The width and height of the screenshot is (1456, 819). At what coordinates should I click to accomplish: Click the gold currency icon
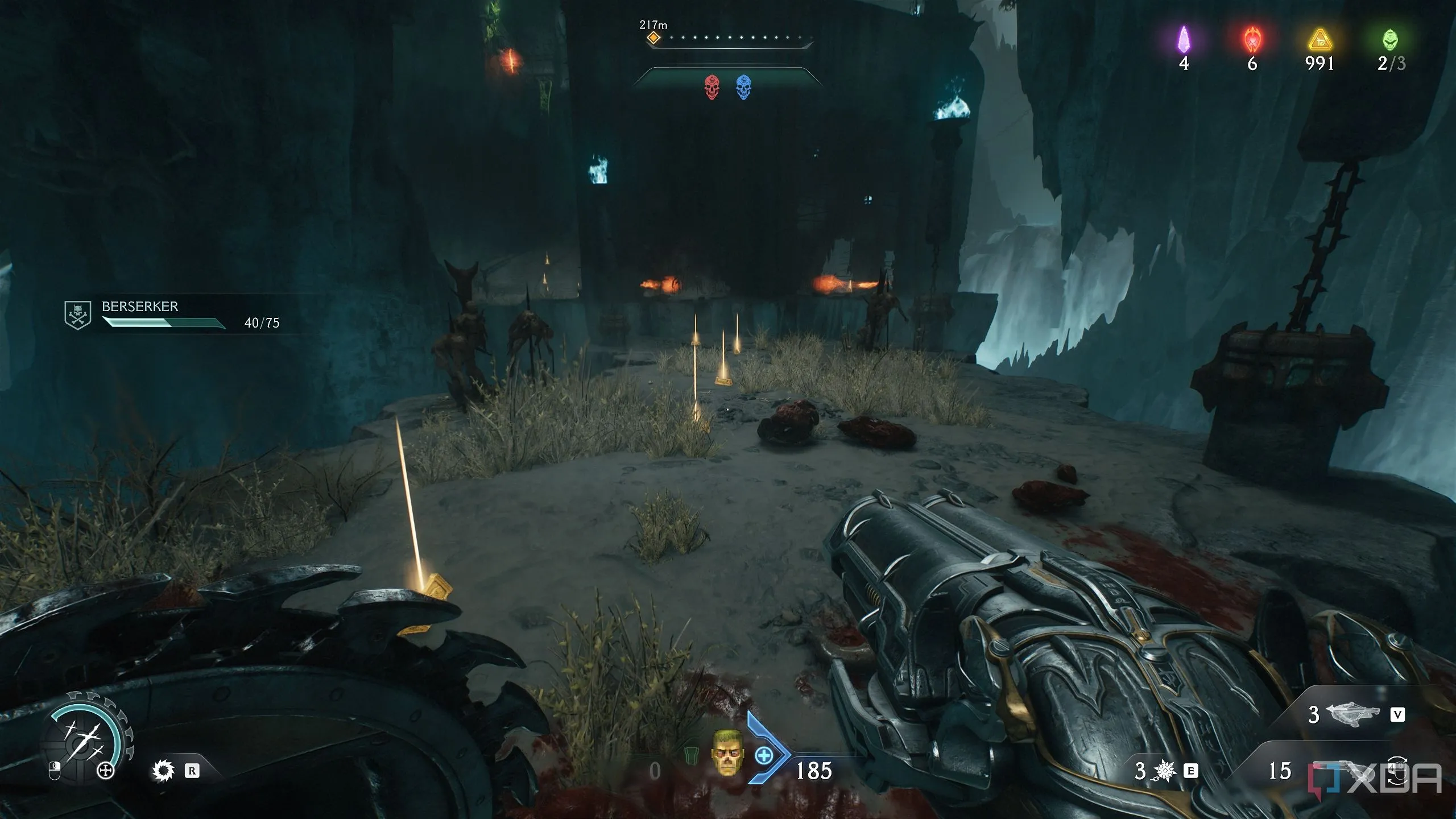coord(1320,41)
